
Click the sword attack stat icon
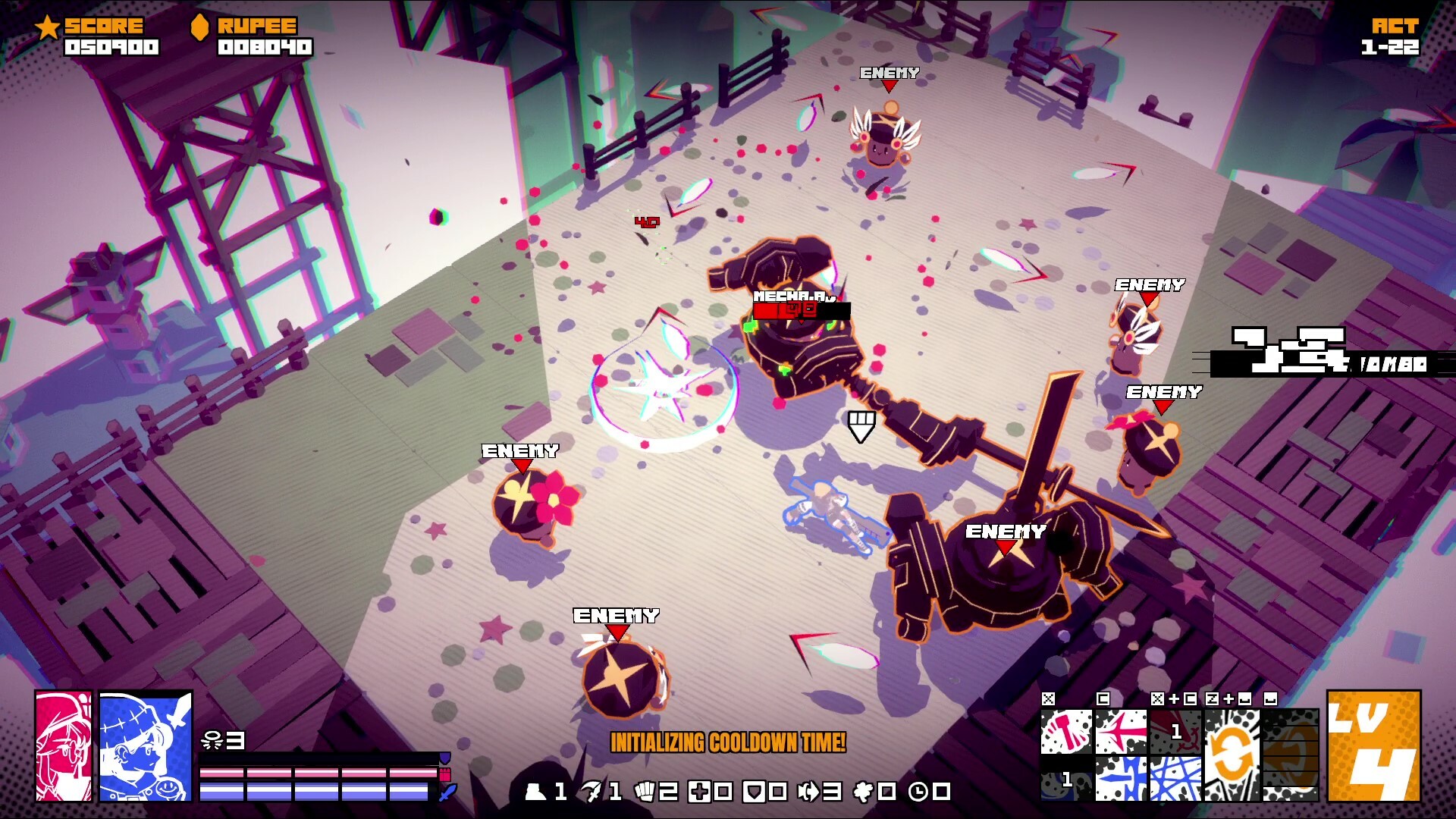(591, 792)
